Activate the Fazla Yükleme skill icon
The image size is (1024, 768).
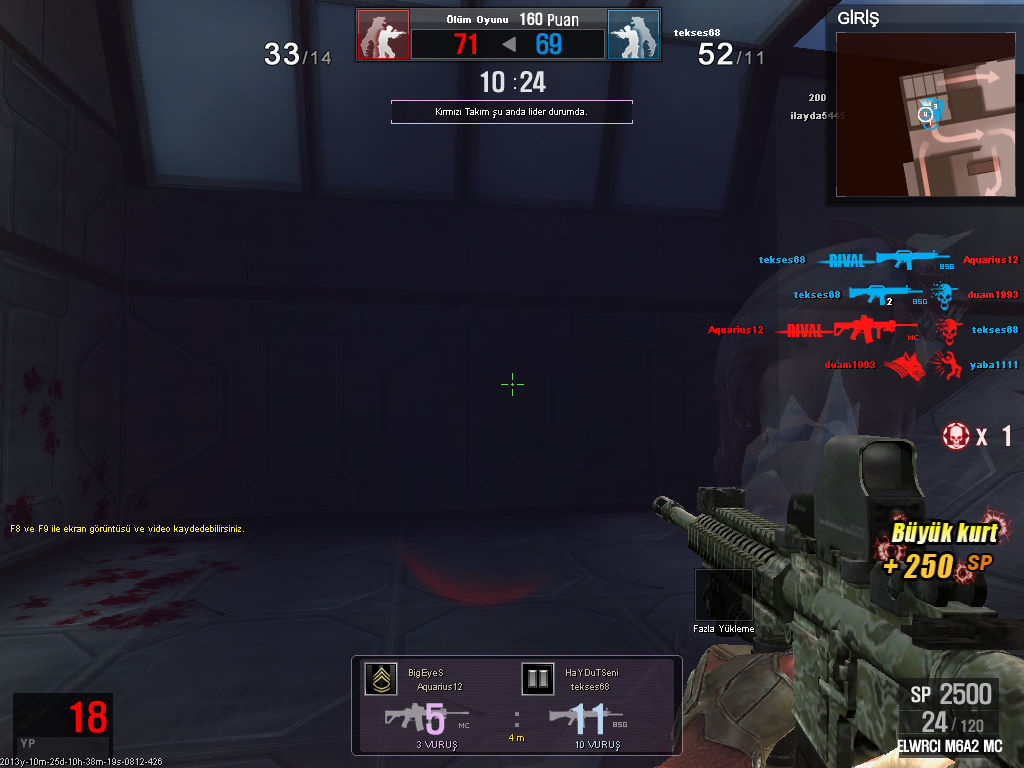(x=723, y=595)
